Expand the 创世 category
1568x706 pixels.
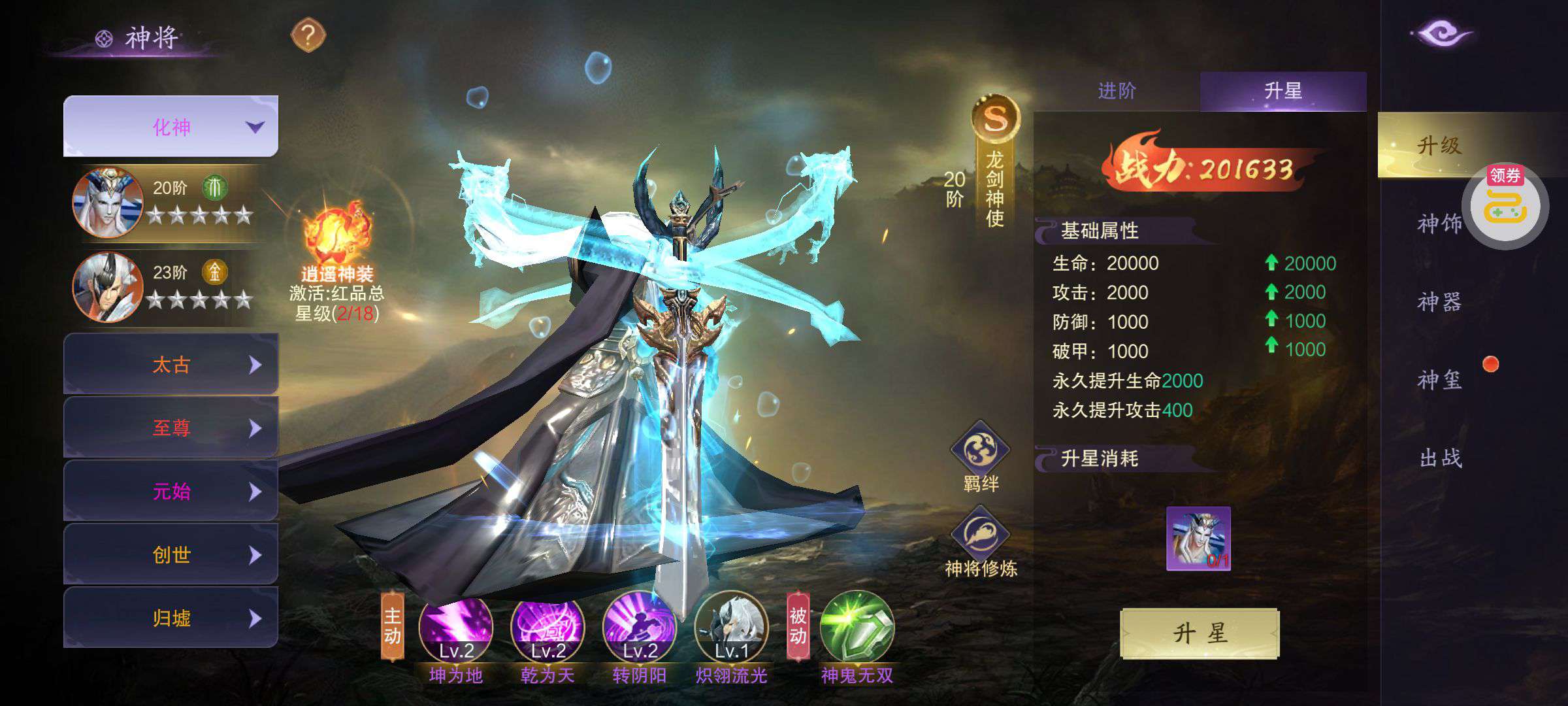tap(171, 554)
